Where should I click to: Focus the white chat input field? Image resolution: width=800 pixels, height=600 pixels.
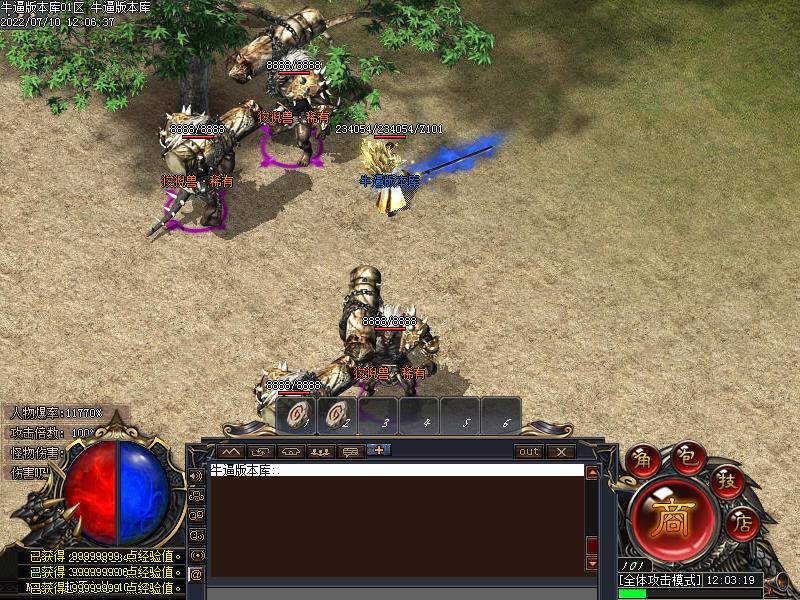396,470
